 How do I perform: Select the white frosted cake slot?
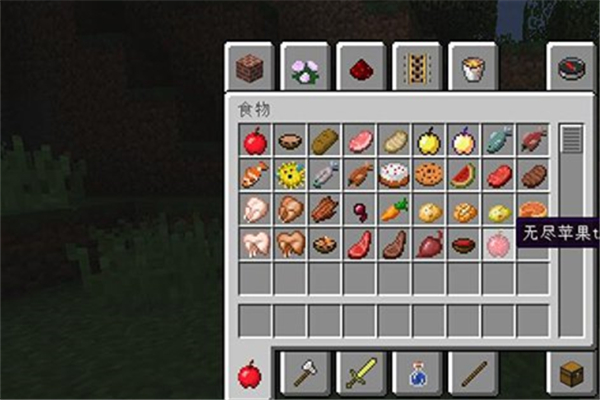395,176
